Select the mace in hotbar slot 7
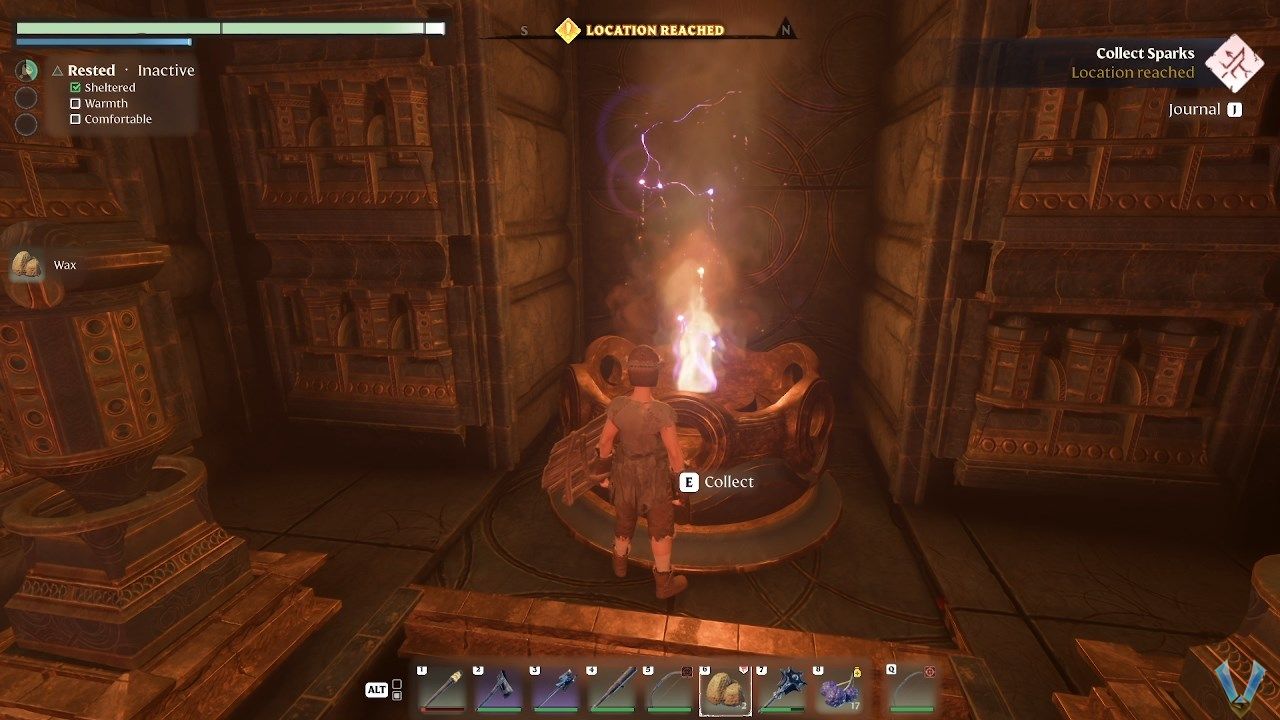 click(780, 688)
